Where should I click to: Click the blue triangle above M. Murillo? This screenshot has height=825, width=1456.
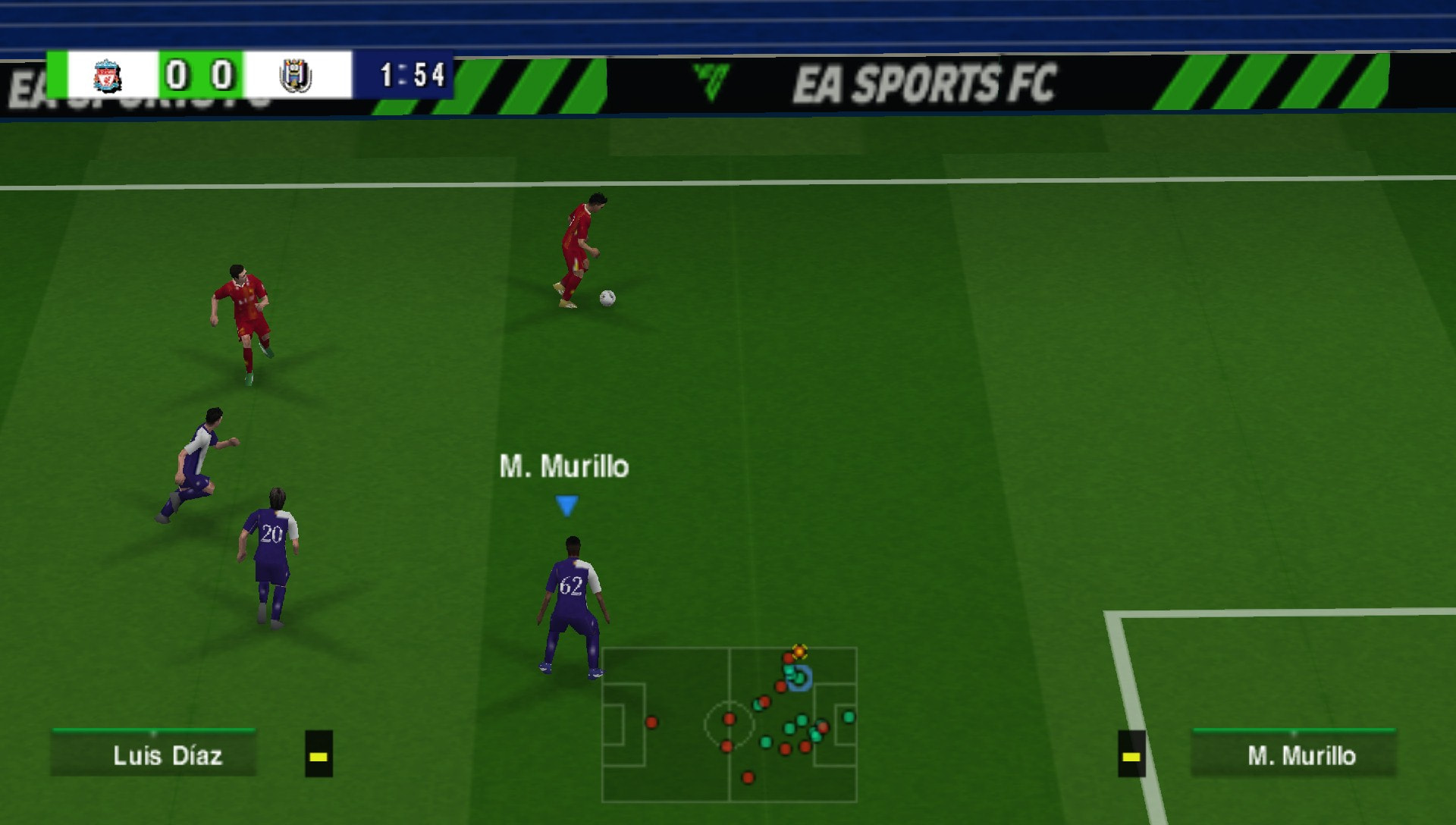pos(566,503)
